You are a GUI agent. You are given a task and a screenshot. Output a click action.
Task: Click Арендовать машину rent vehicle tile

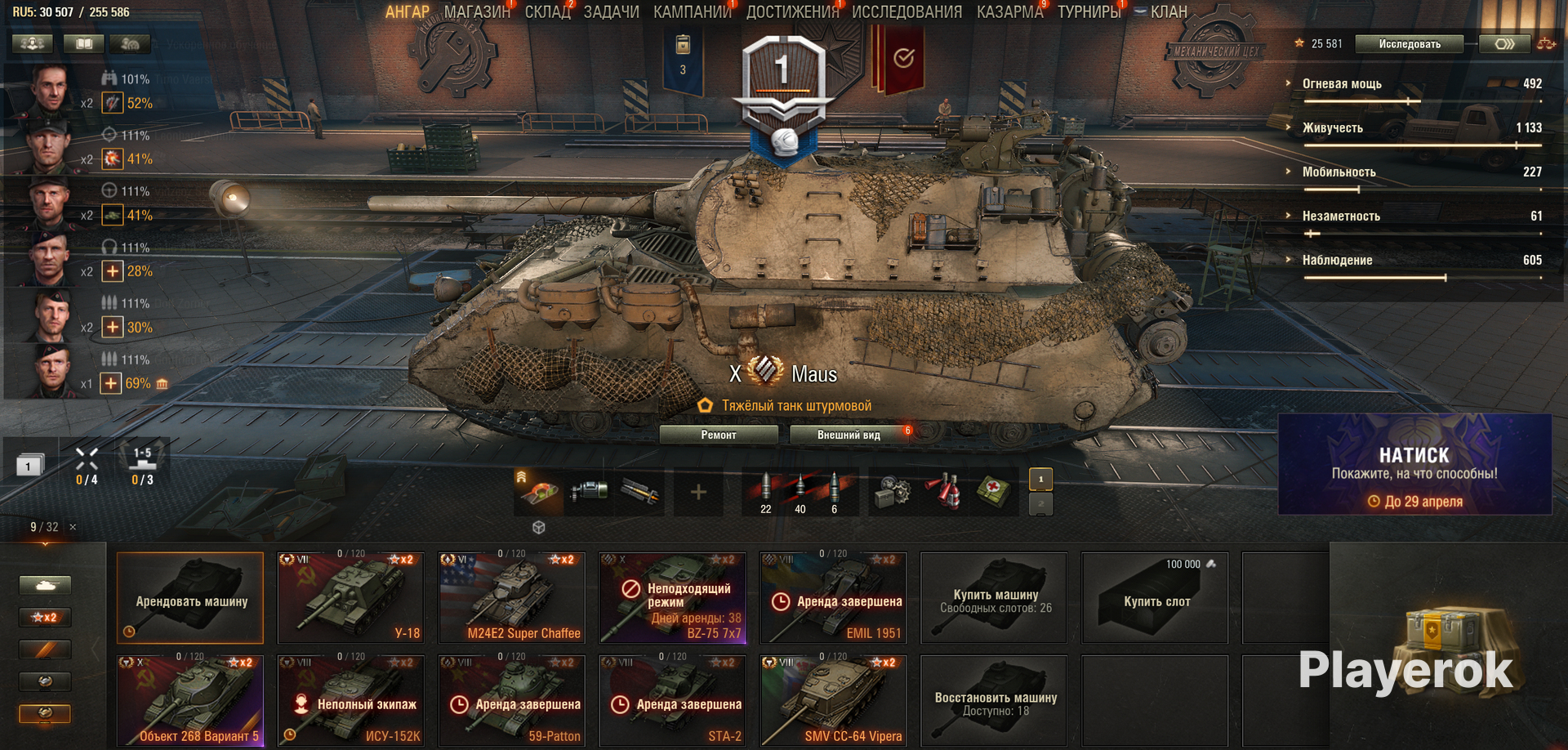point(190,598)
